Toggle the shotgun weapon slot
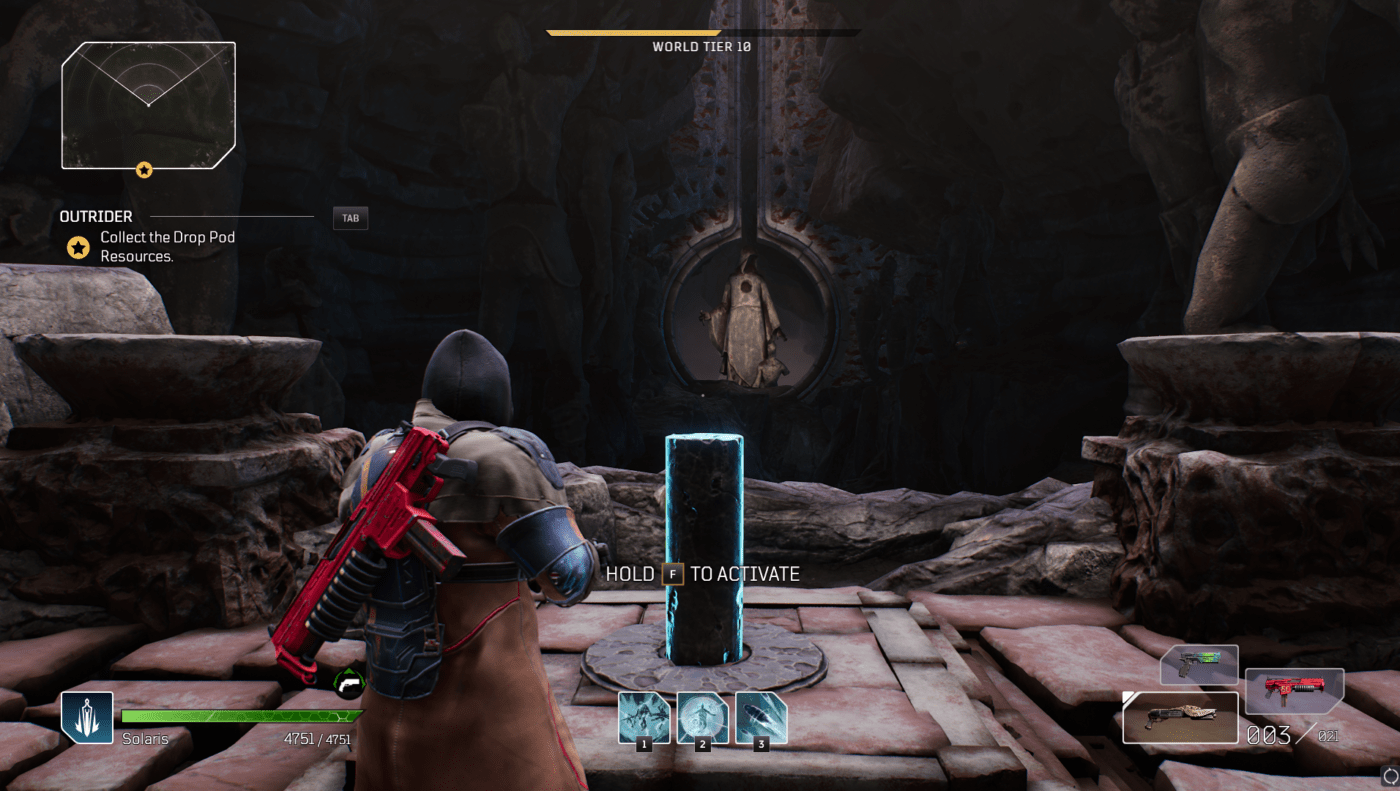Image resolution: width=1400 pixels, height=791 pixels. (1180, 717)
